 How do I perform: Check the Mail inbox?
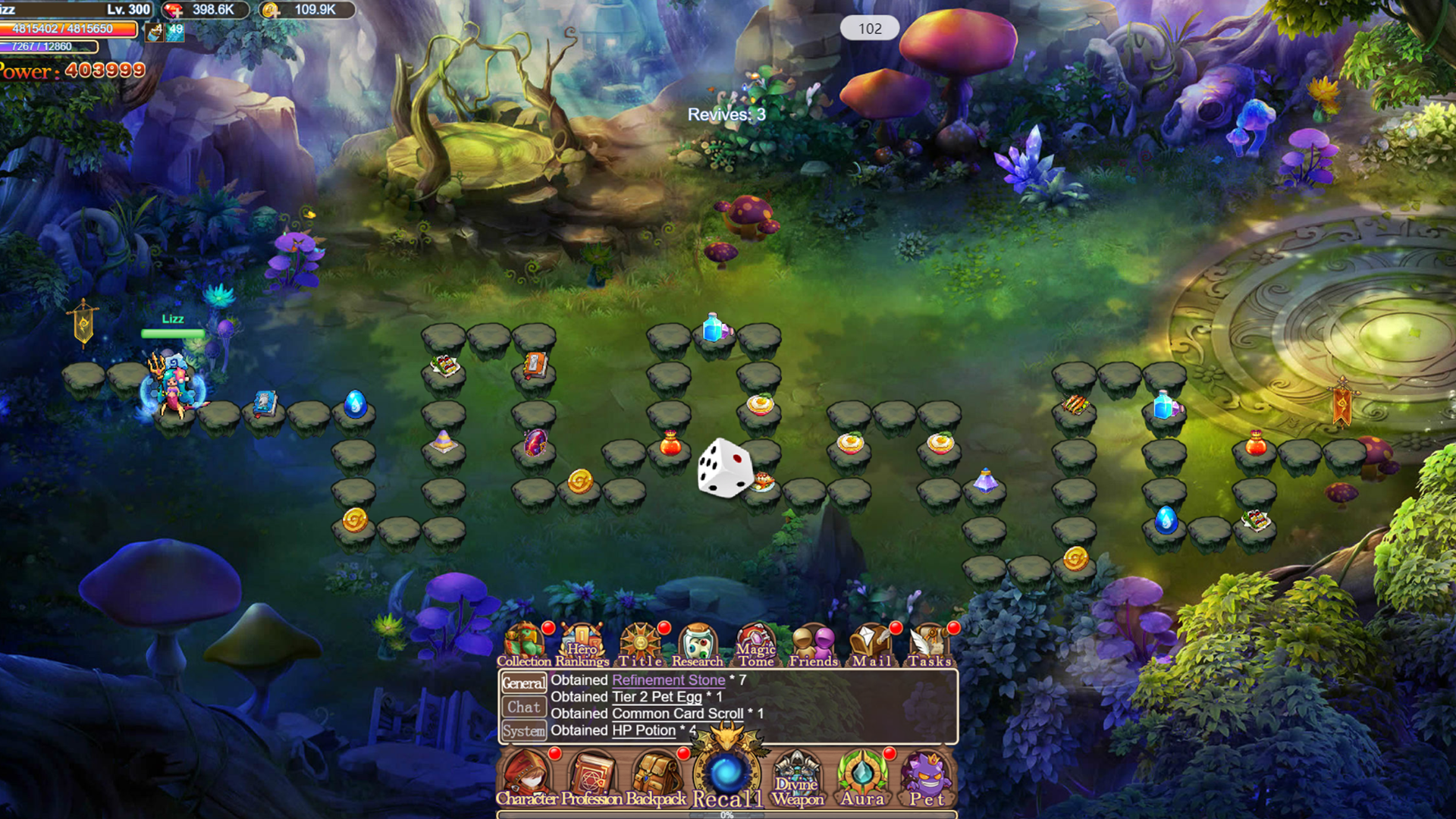pyautogui.click(x=871, y=643)
